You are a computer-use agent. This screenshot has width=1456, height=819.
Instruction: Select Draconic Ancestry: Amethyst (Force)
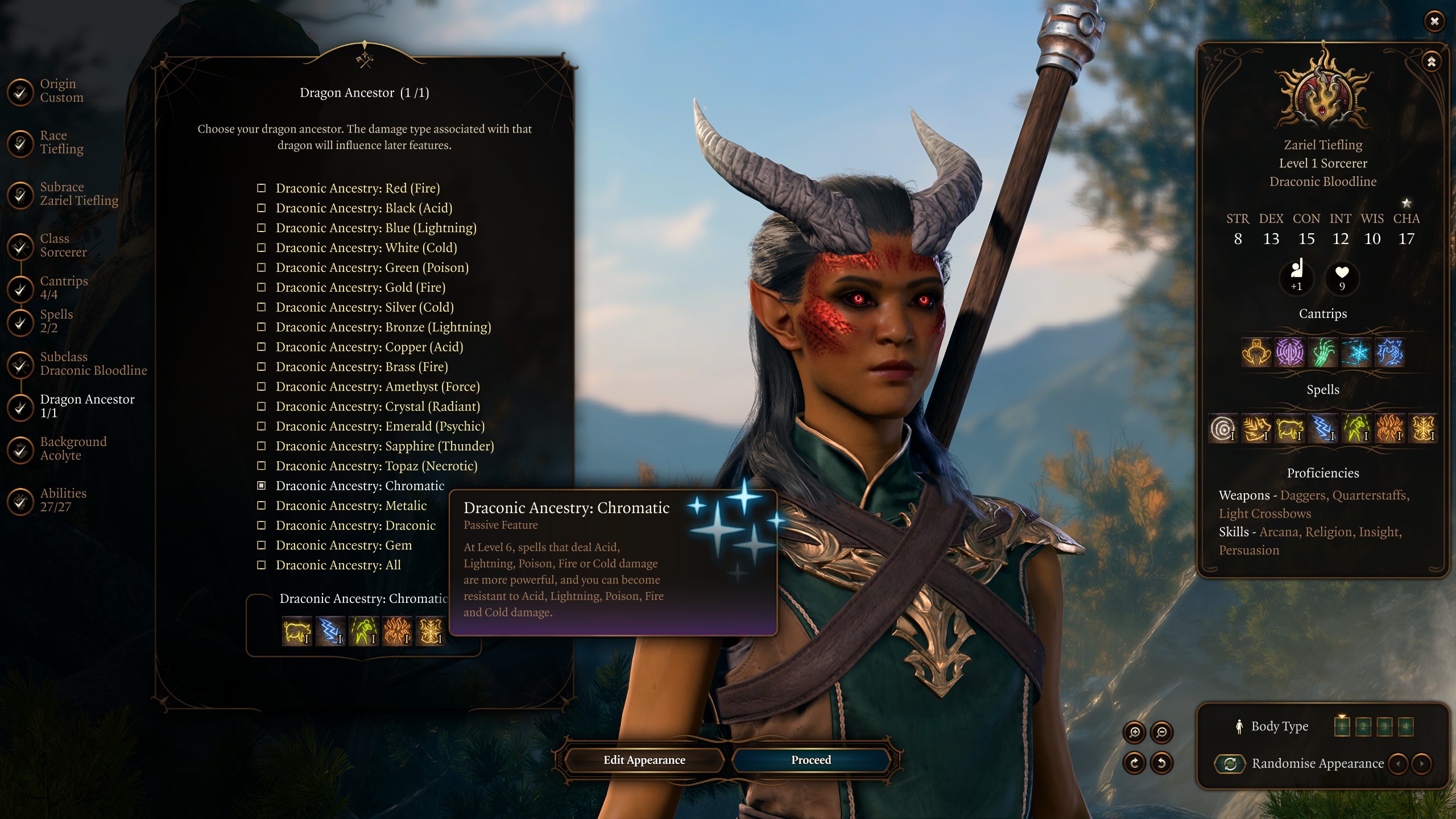(x=377, y=387)
